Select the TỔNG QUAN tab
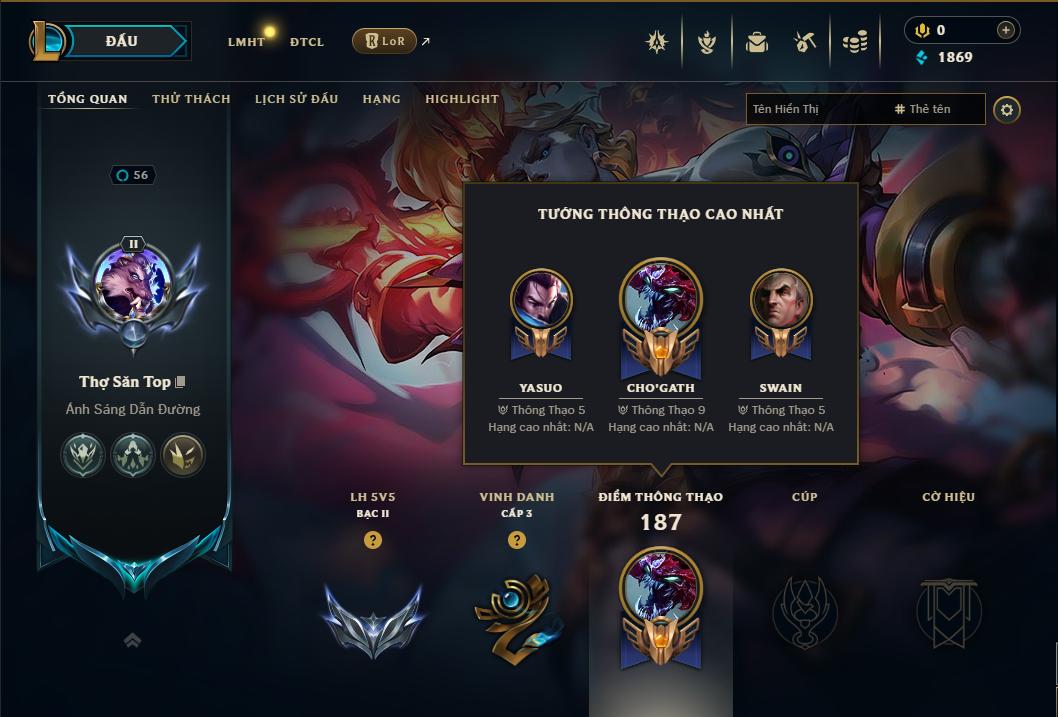Viewport: 1058px width, 717px height. point(88,99)
